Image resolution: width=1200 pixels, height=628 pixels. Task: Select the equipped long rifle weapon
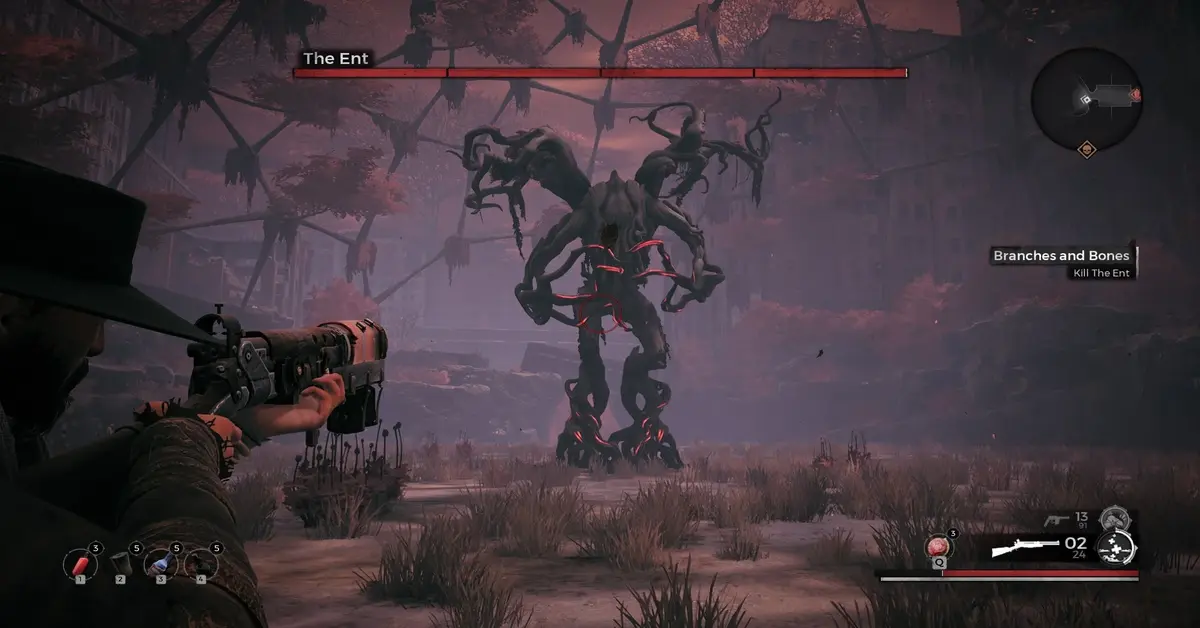click(x=1023, y=548)
